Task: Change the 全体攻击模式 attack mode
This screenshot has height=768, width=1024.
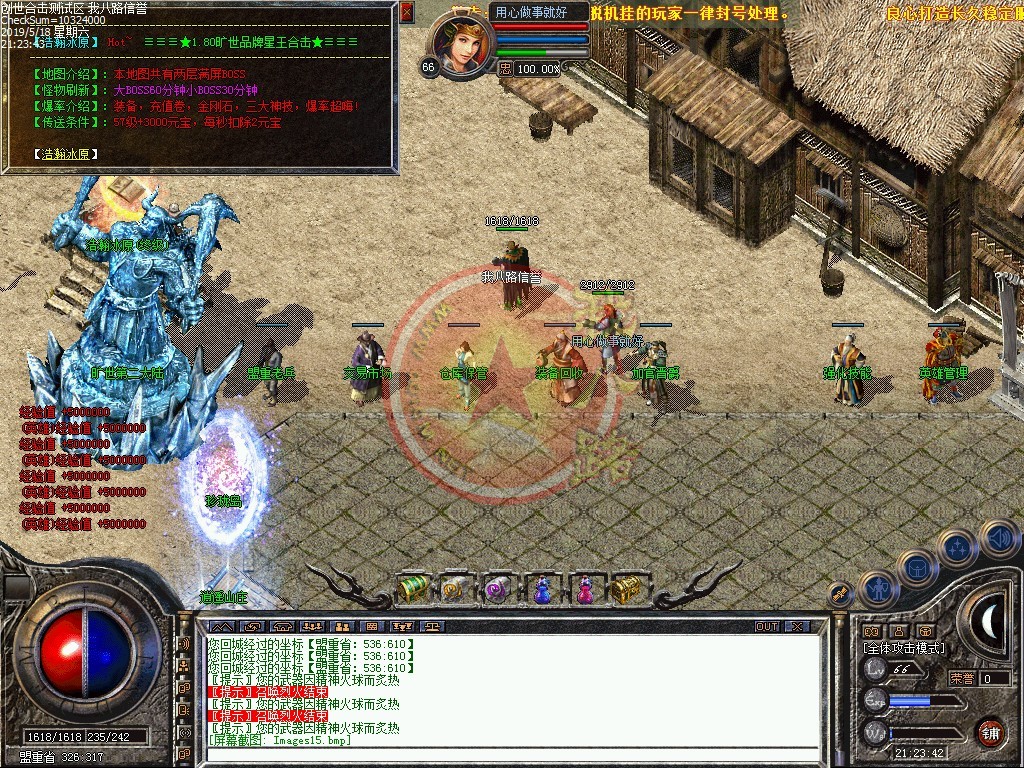Action: 903,648
